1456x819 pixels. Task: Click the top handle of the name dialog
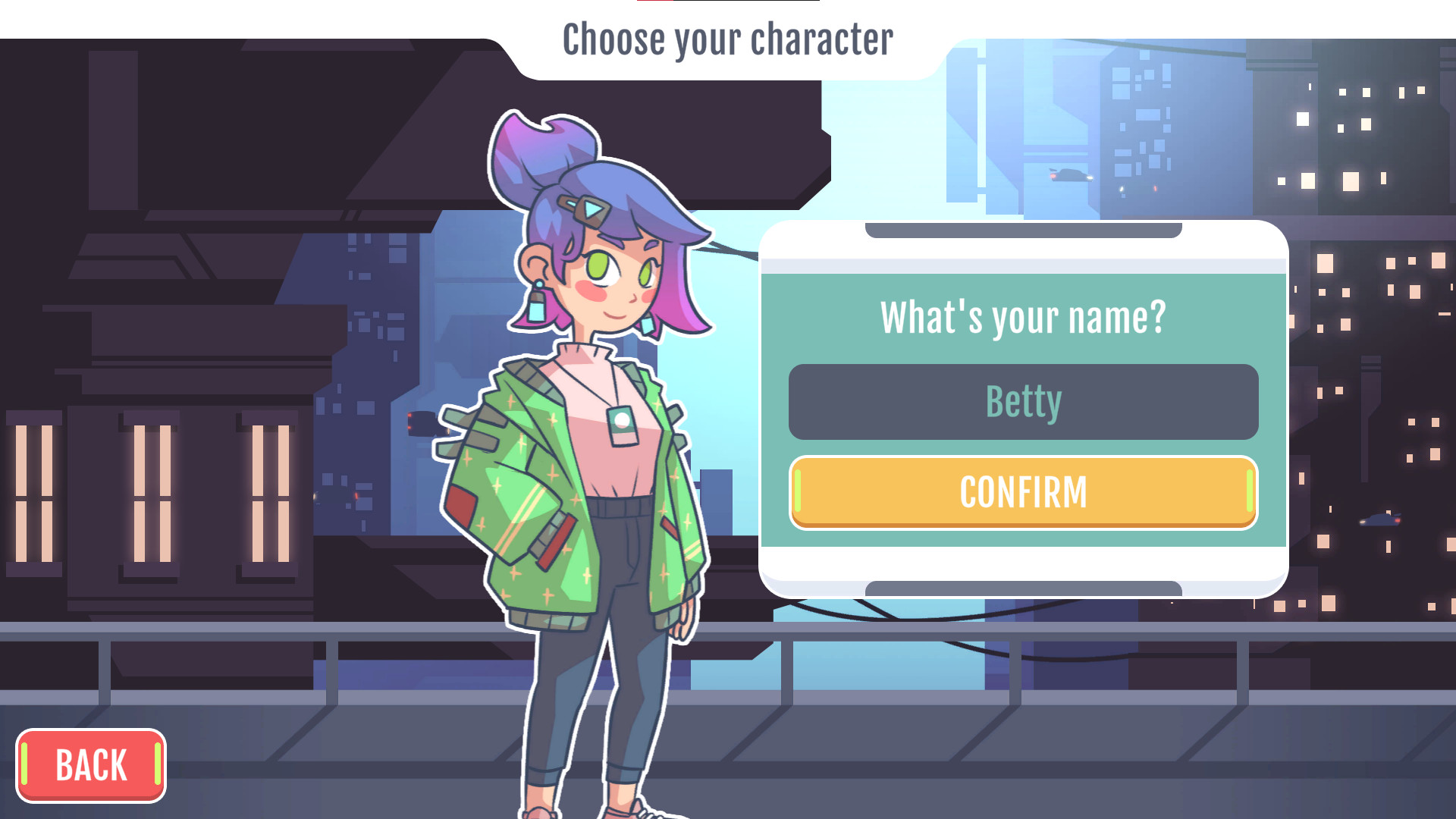tap(1023, 227)
